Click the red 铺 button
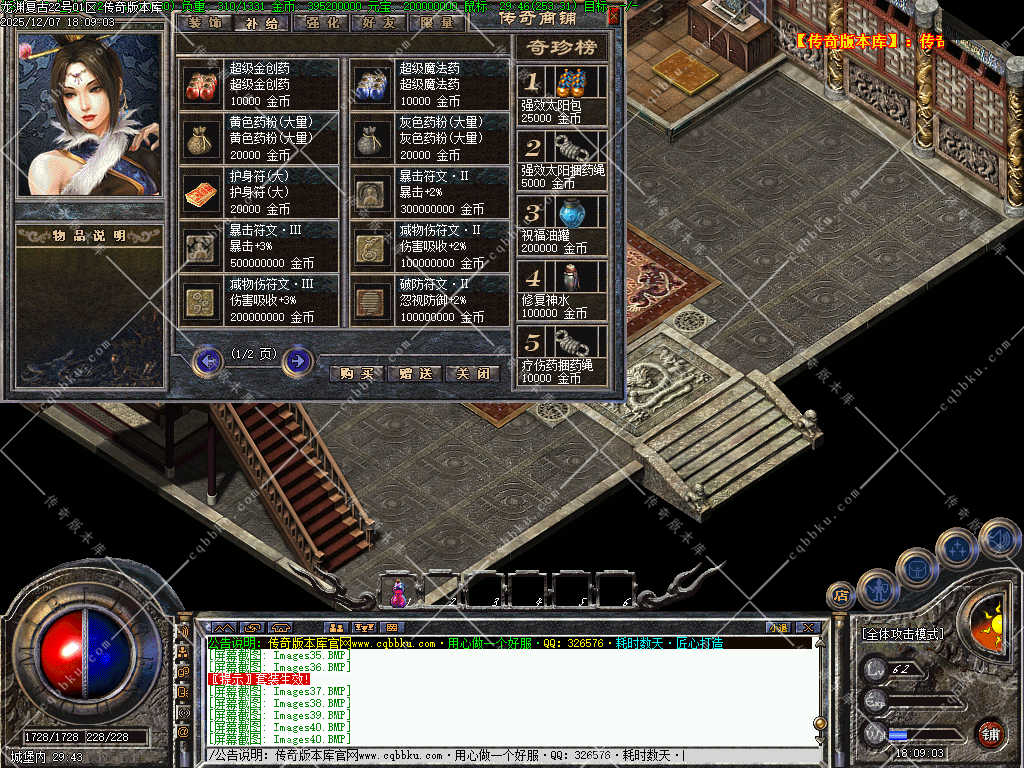The width and height of the screenshot is (1024, 768). pos(990,733)
